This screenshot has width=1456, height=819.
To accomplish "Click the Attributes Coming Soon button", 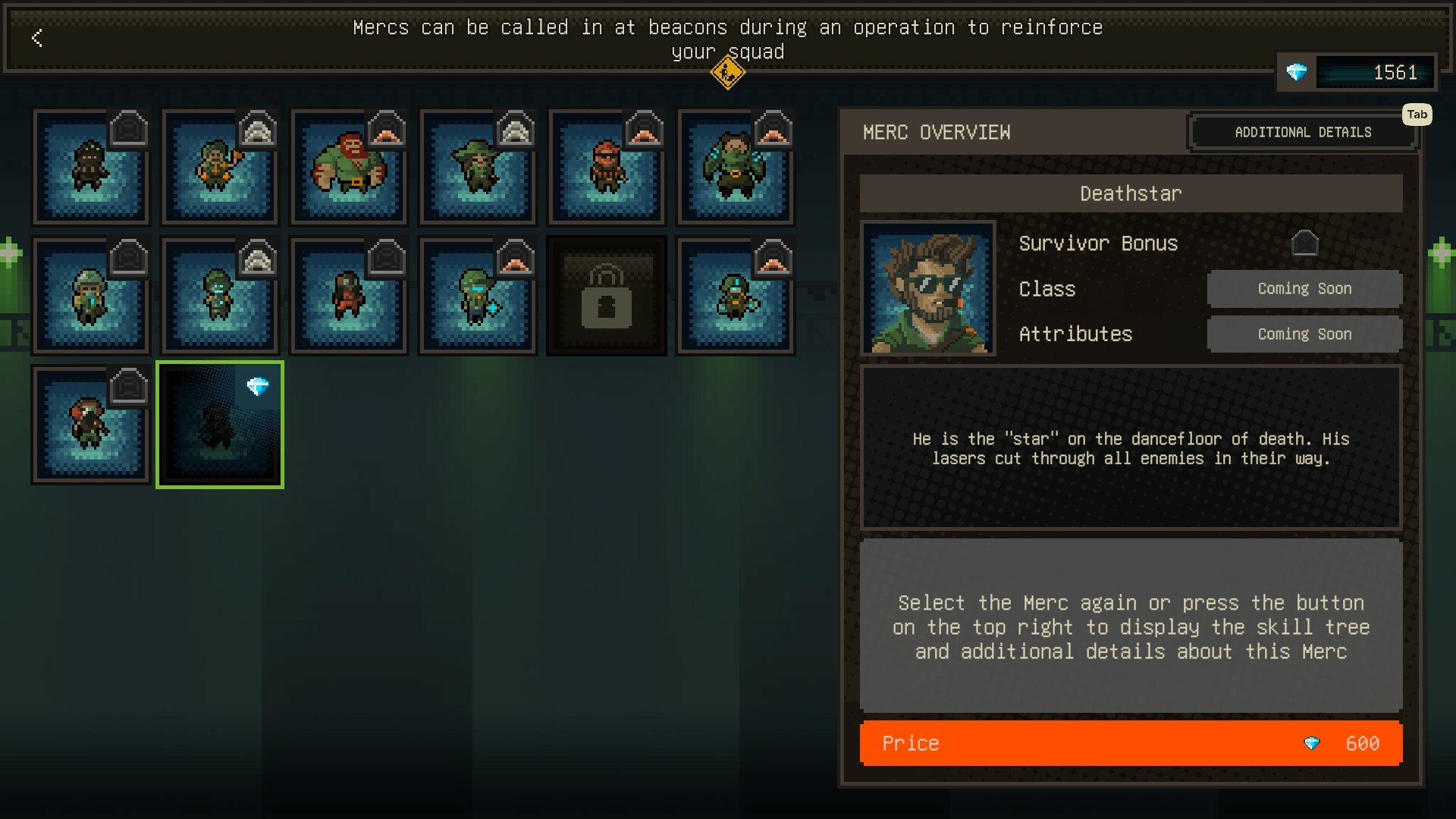I will point(1304,334).
